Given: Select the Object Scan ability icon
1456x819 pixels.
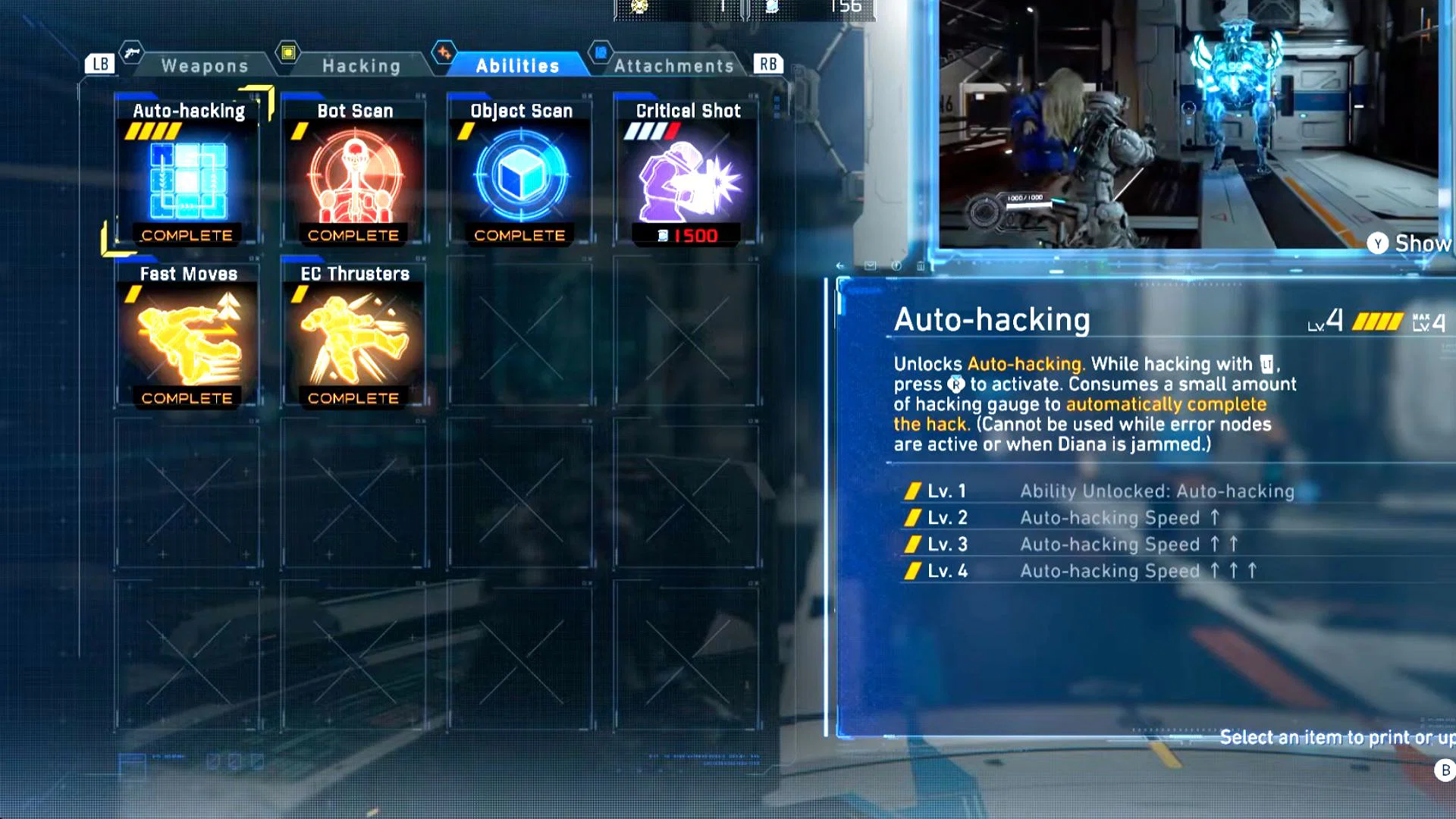Looking at the screenshot, I should 519,176.
